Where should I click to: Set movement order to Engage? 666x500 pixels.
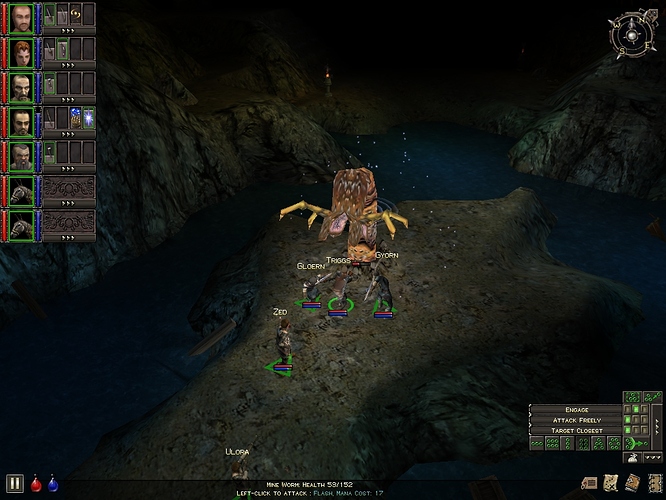(x=575, y=408)
